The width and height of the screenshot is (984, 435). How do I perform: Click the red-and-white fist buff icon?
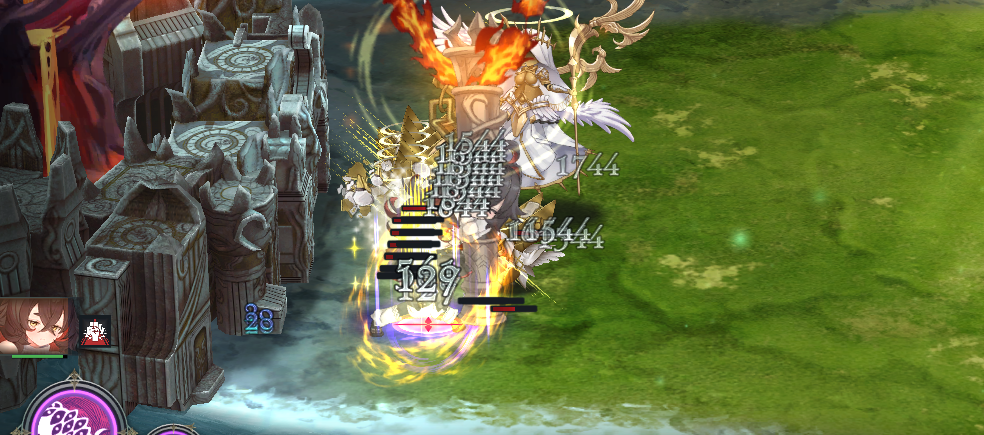click(96, 331)
